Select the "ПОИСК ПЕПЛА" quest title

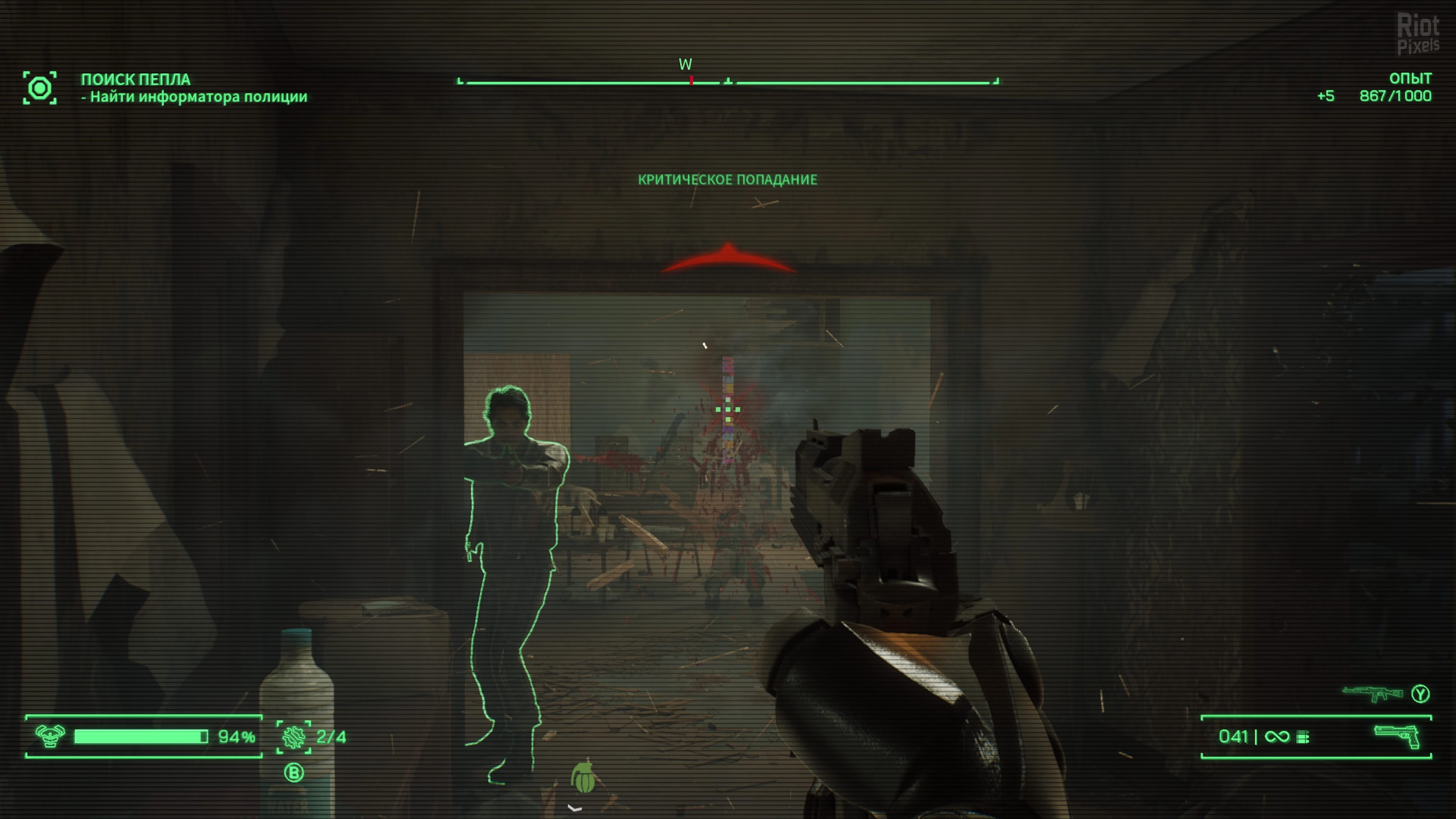tap(136, 80)
